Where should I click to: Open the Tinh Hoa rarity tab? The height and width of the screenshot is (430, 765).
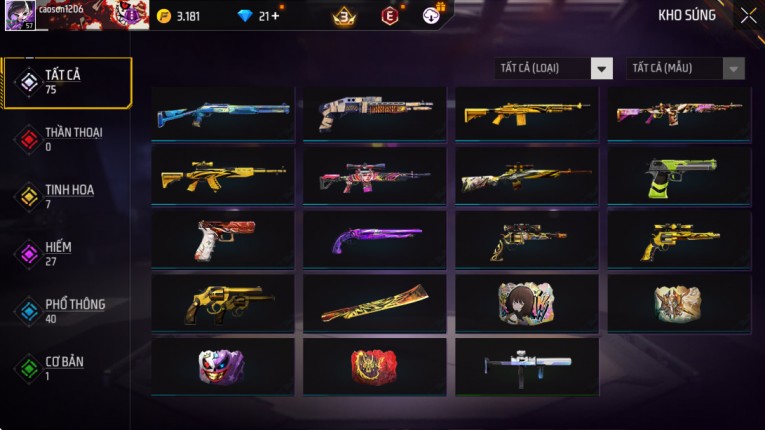[x=67, y=196]
